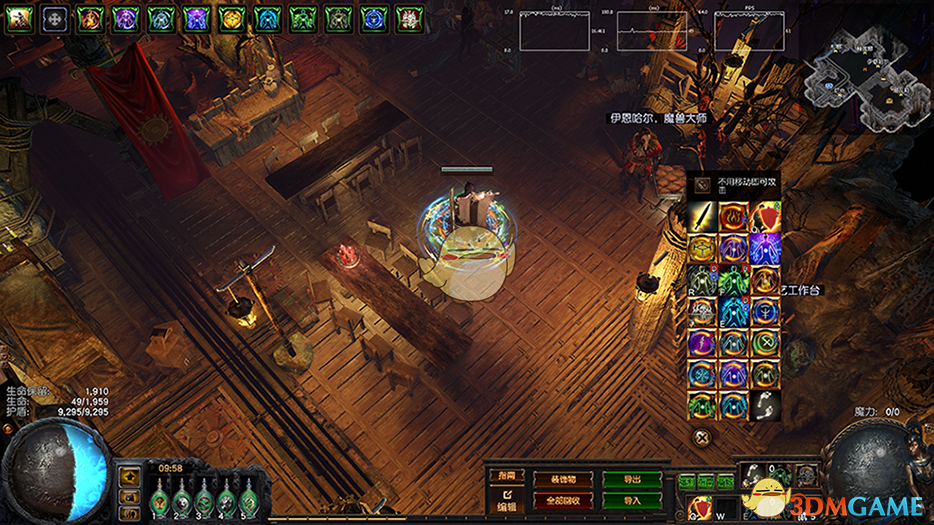Select the sword default attack skill
The image size is (934, 525).
point(702,216)
